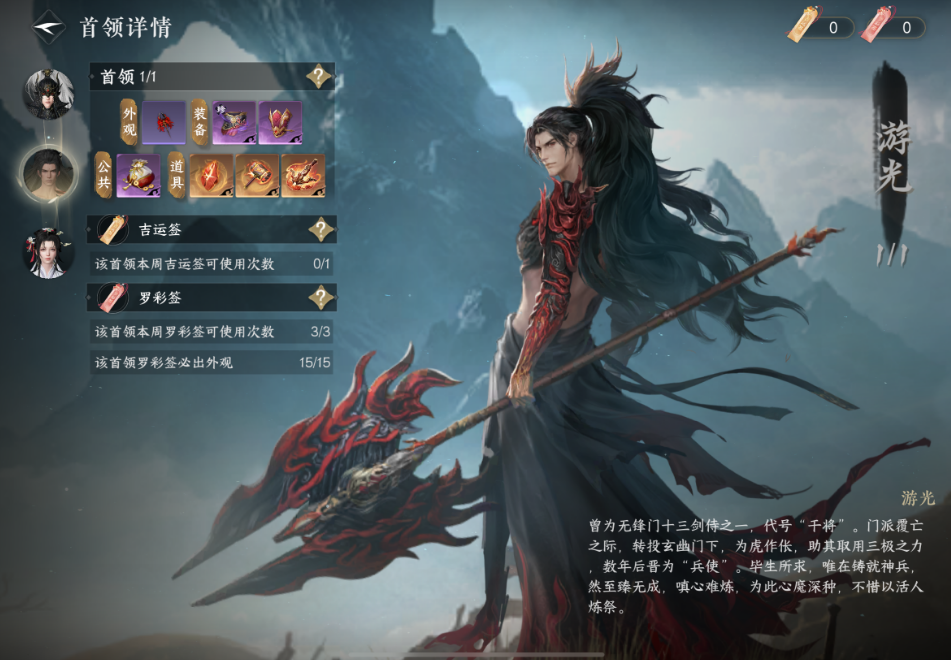Inspect the red crystal item reward
The width and height of the screenshot is (951, 660).
pos(211,175)
